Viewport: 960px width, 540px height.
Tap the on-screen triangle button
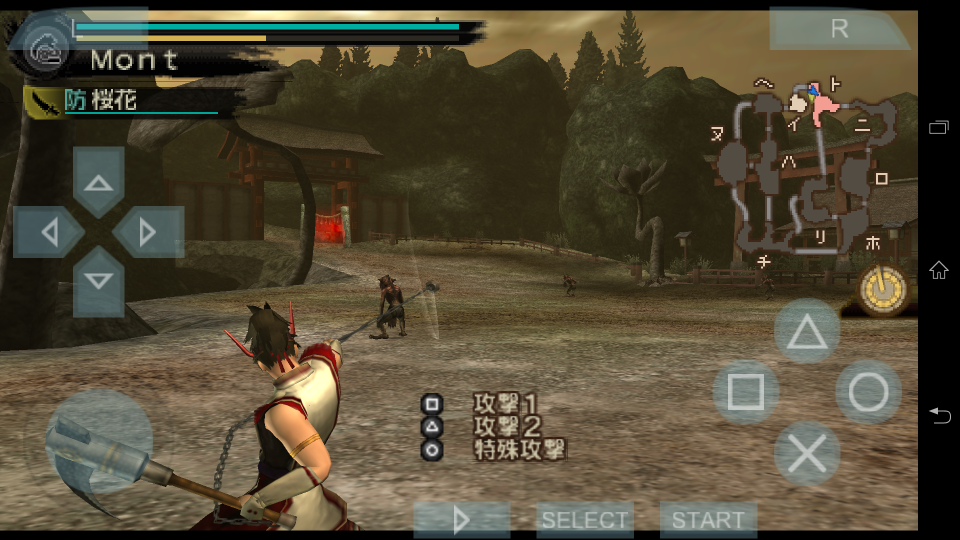806,332
